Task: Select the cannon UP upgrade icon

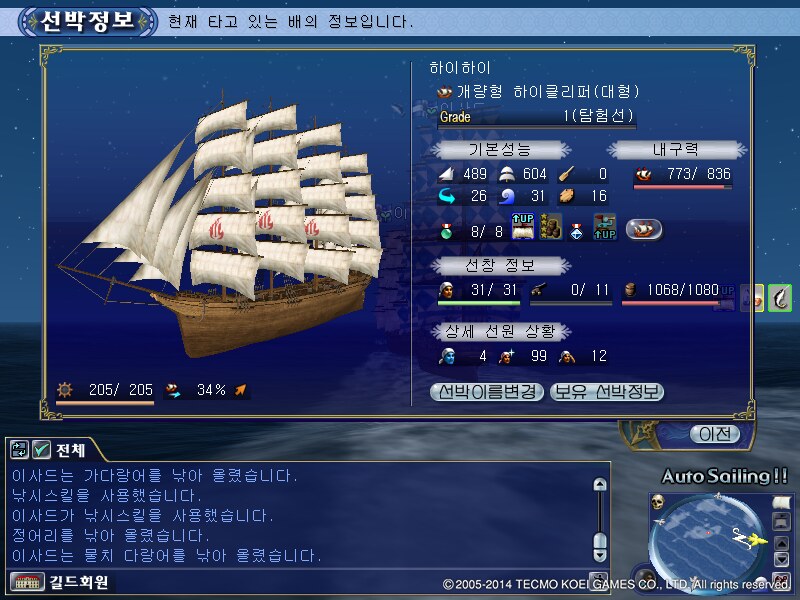Action: 603,228
